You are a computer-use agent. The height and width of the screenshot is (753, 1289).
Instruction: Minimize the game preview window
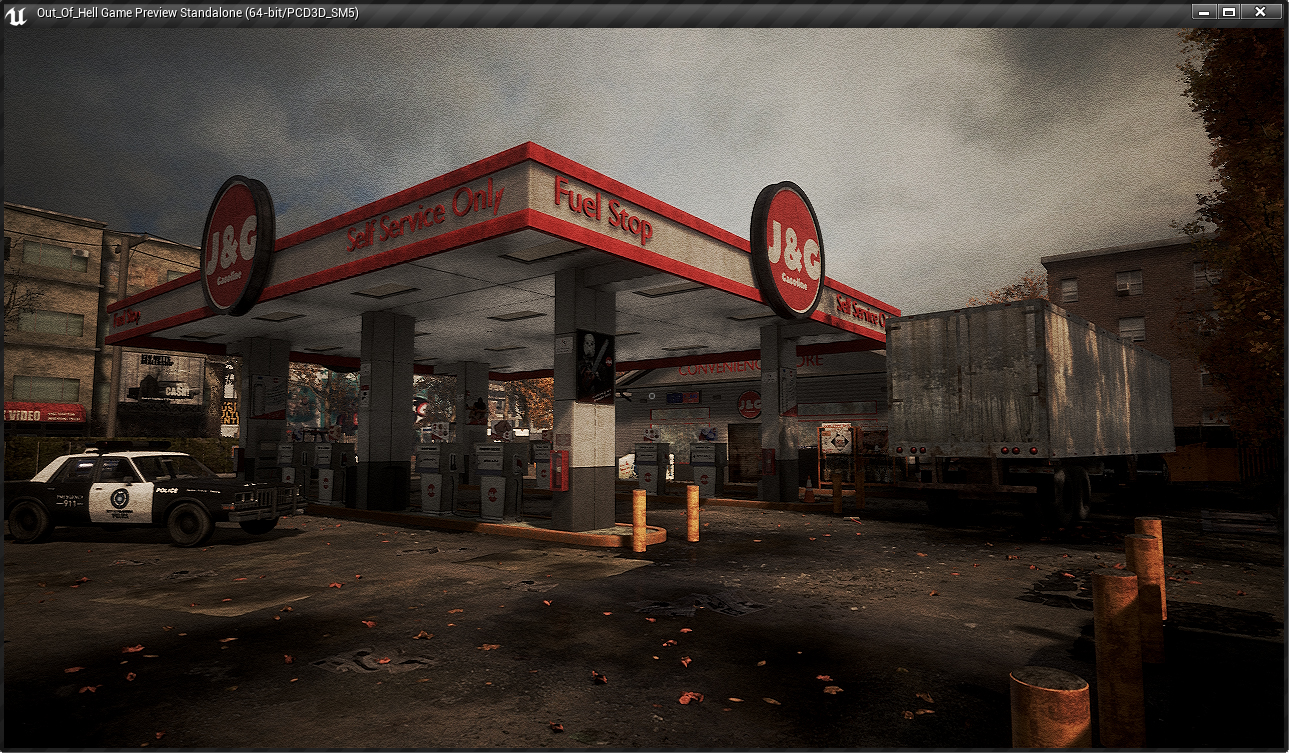pos(1203,12)
